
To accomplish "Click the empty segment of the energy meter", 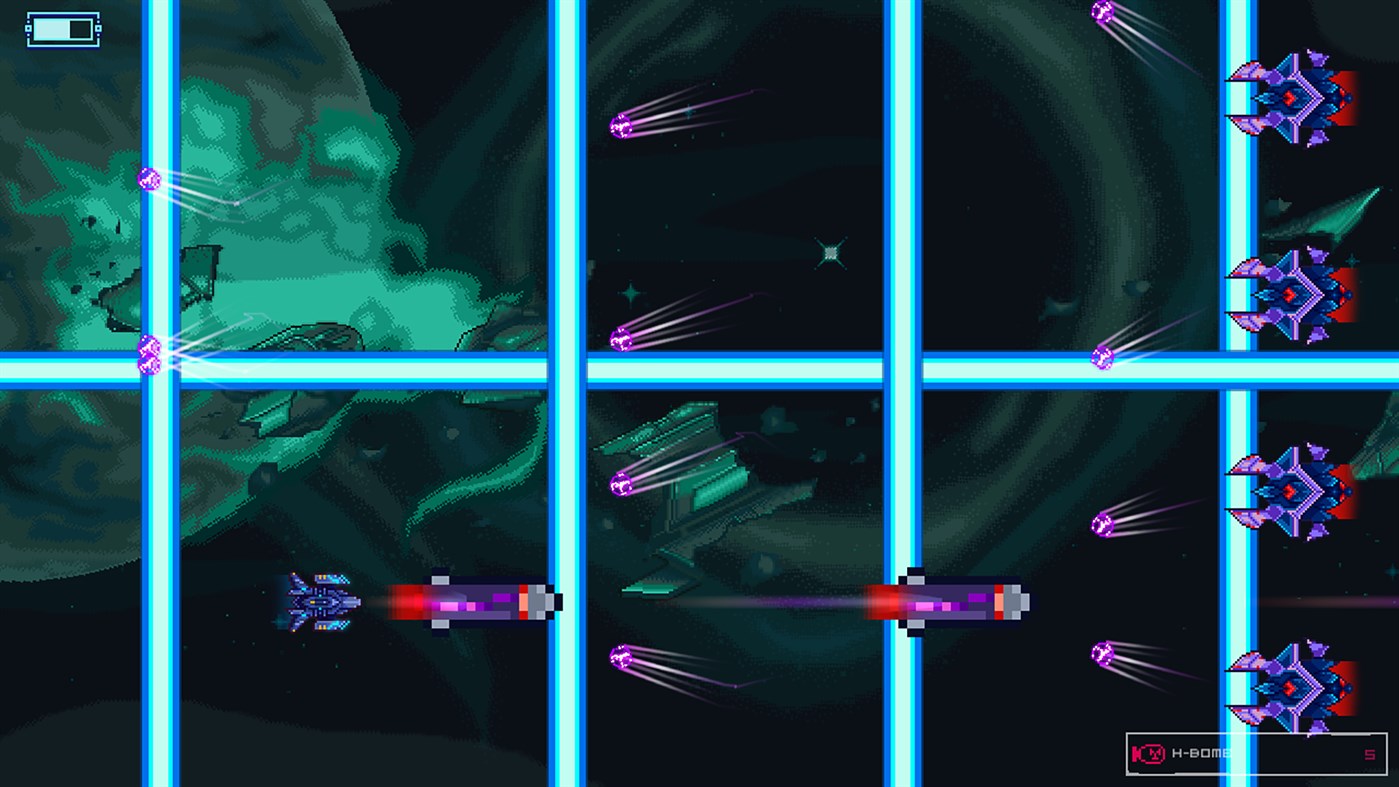I will click(78, 28).
